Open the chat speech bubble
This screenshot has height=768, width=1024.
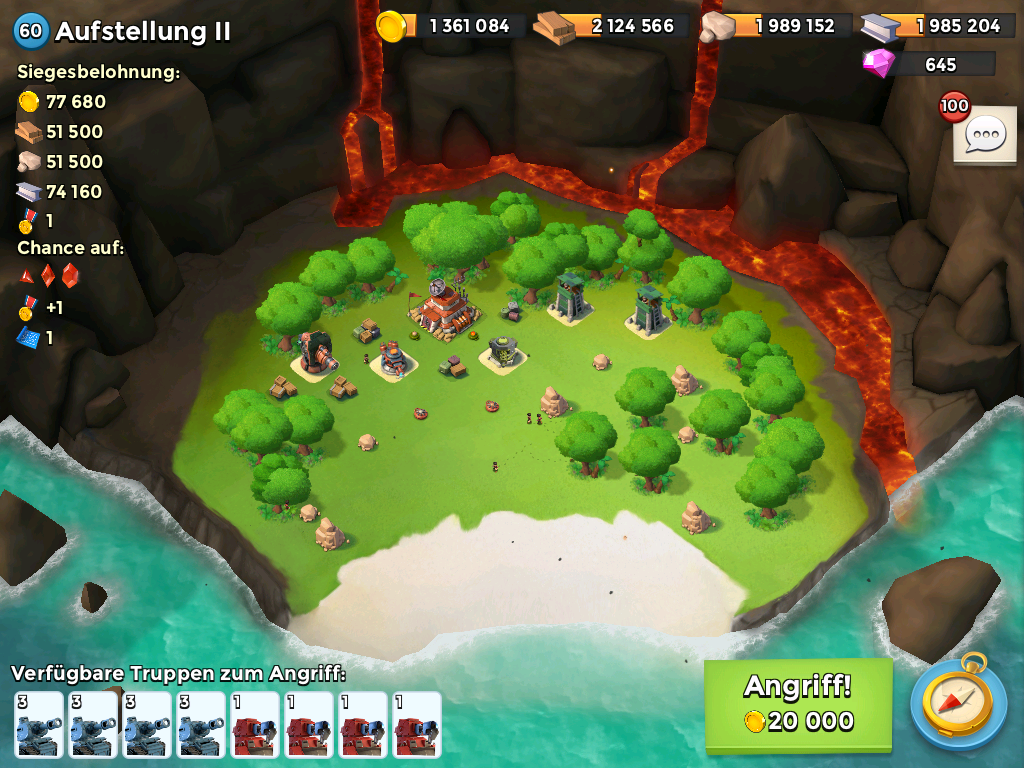click(x=984, y=134)
